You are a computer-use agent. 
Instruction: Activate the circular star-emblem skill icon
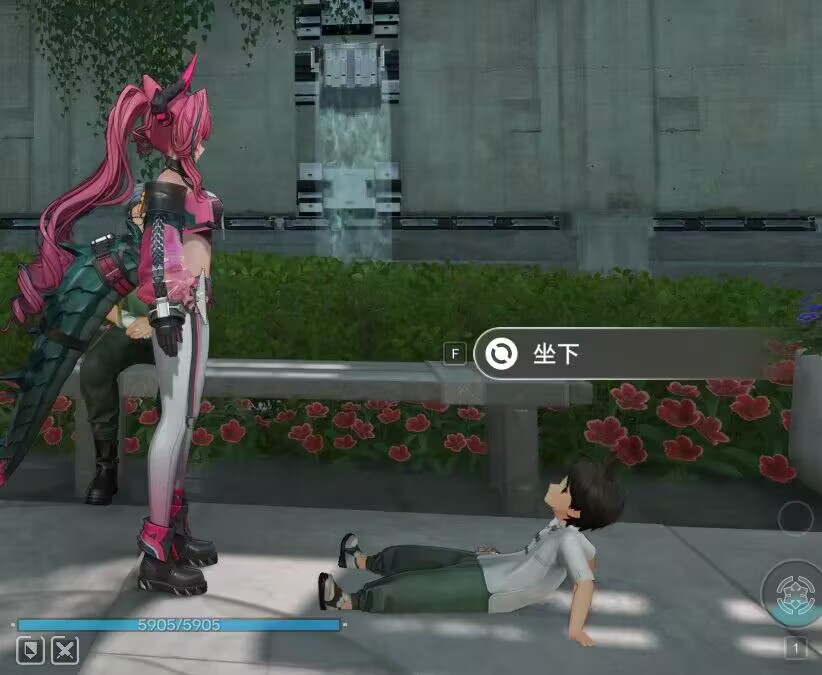point(794,592)
